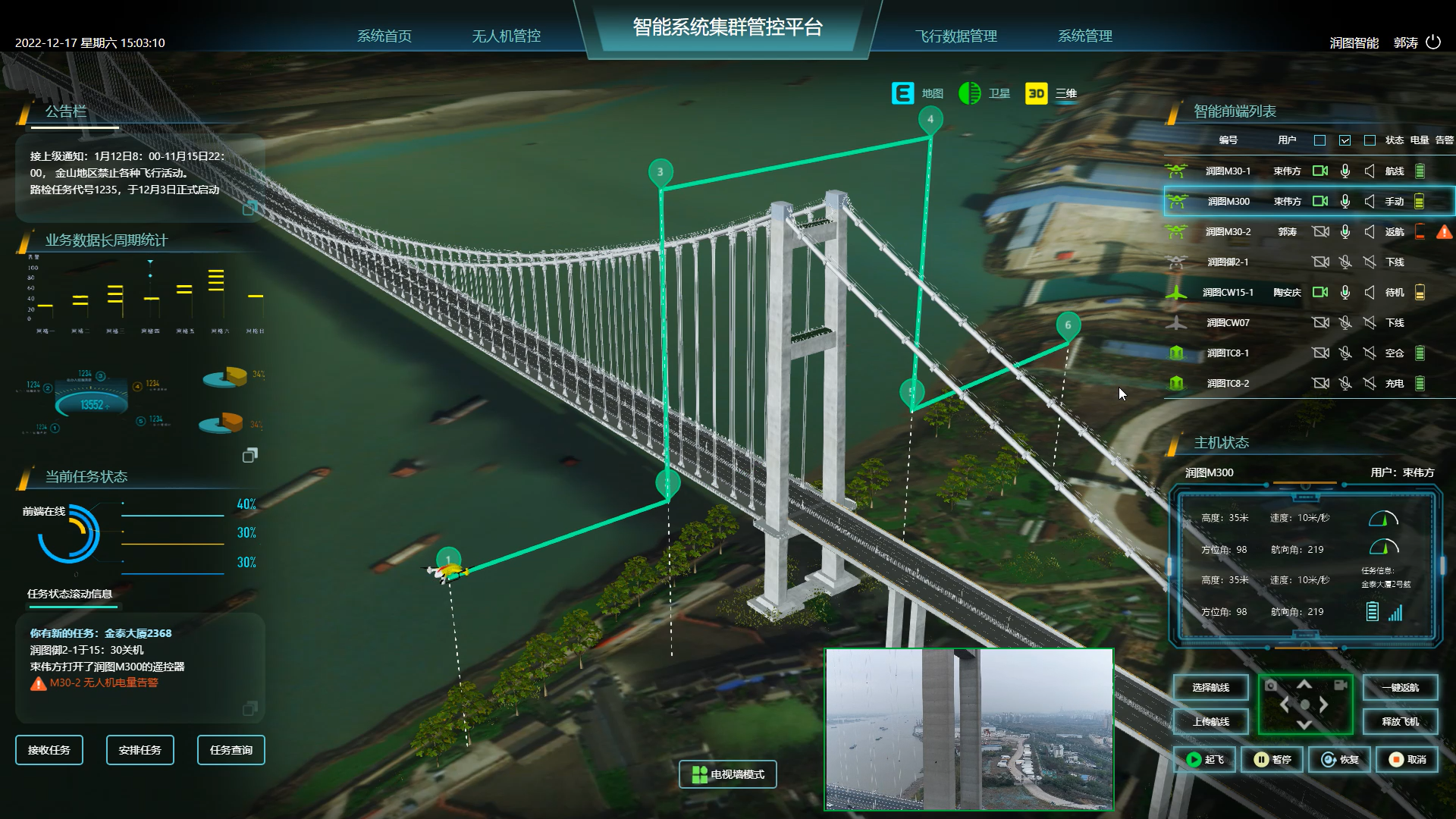Switch to the 无人机管控 tab
The width and height of the screenshot is (1456, 819).
coord(506,36)
